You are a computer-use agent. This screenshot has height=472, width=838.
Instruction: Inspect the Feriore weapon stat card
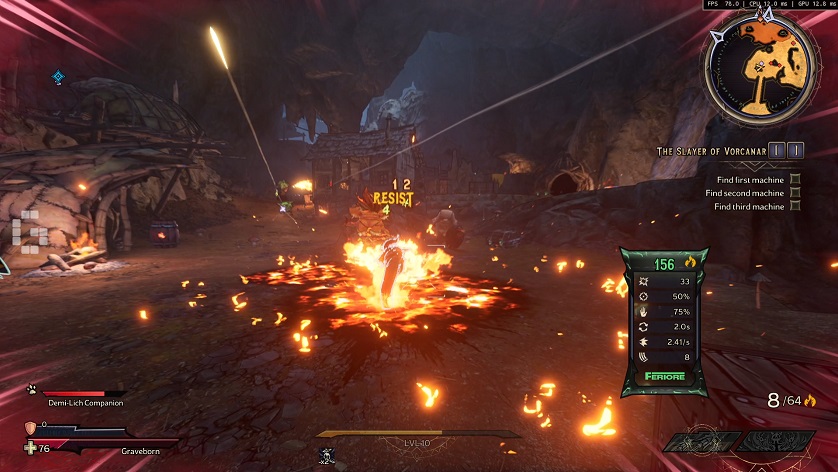pyautogui.click(x=665, y=321)
